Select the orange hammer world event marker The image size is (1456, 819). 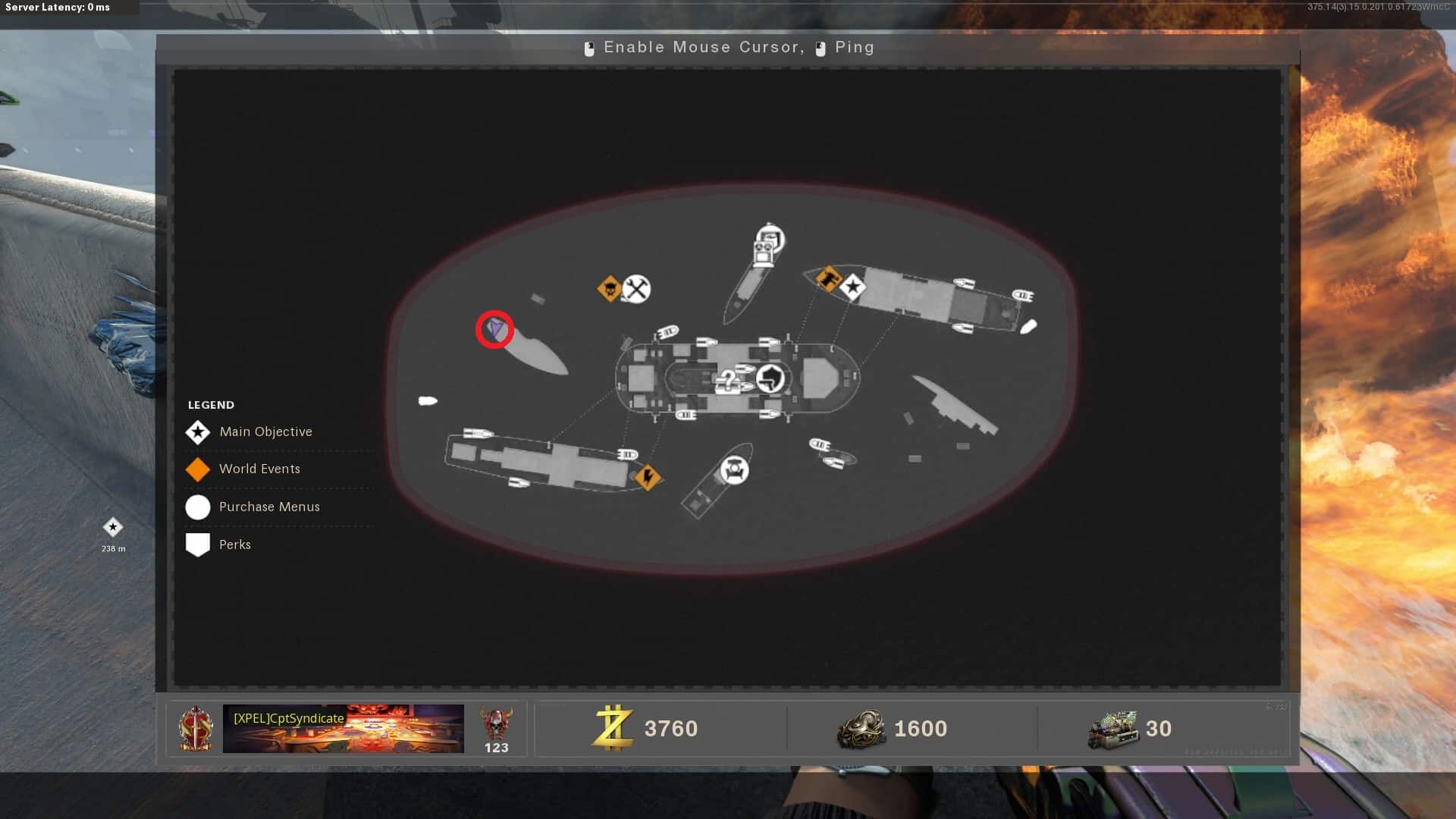point(828,278)
